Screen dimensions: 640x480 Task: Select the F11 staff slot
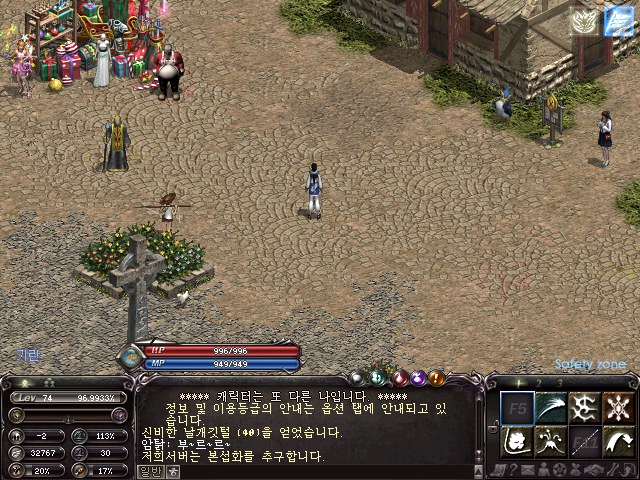click(x=585, y=441)
